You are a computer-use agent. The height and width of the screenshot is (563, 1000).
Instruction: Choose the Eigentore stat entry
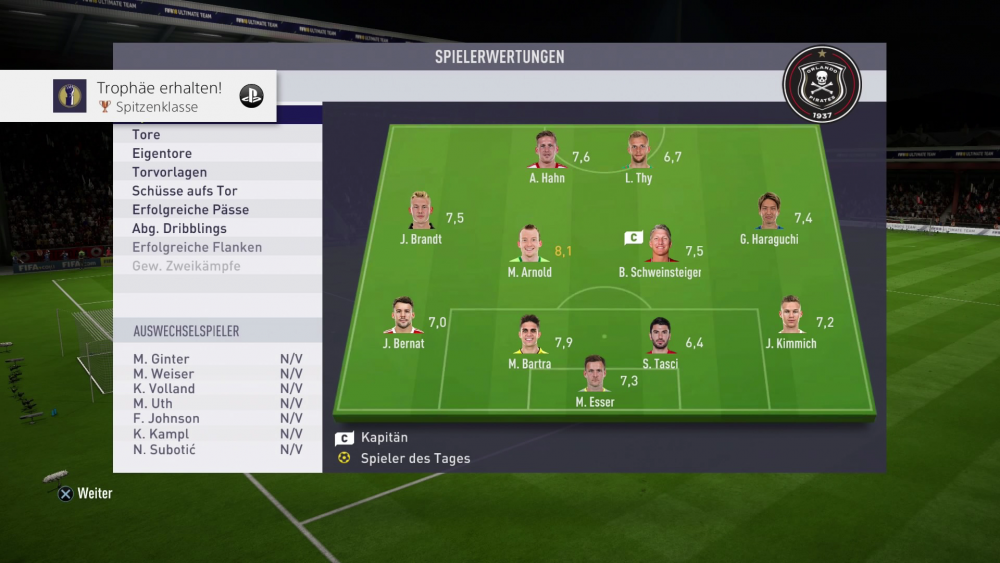pos(218,154)
